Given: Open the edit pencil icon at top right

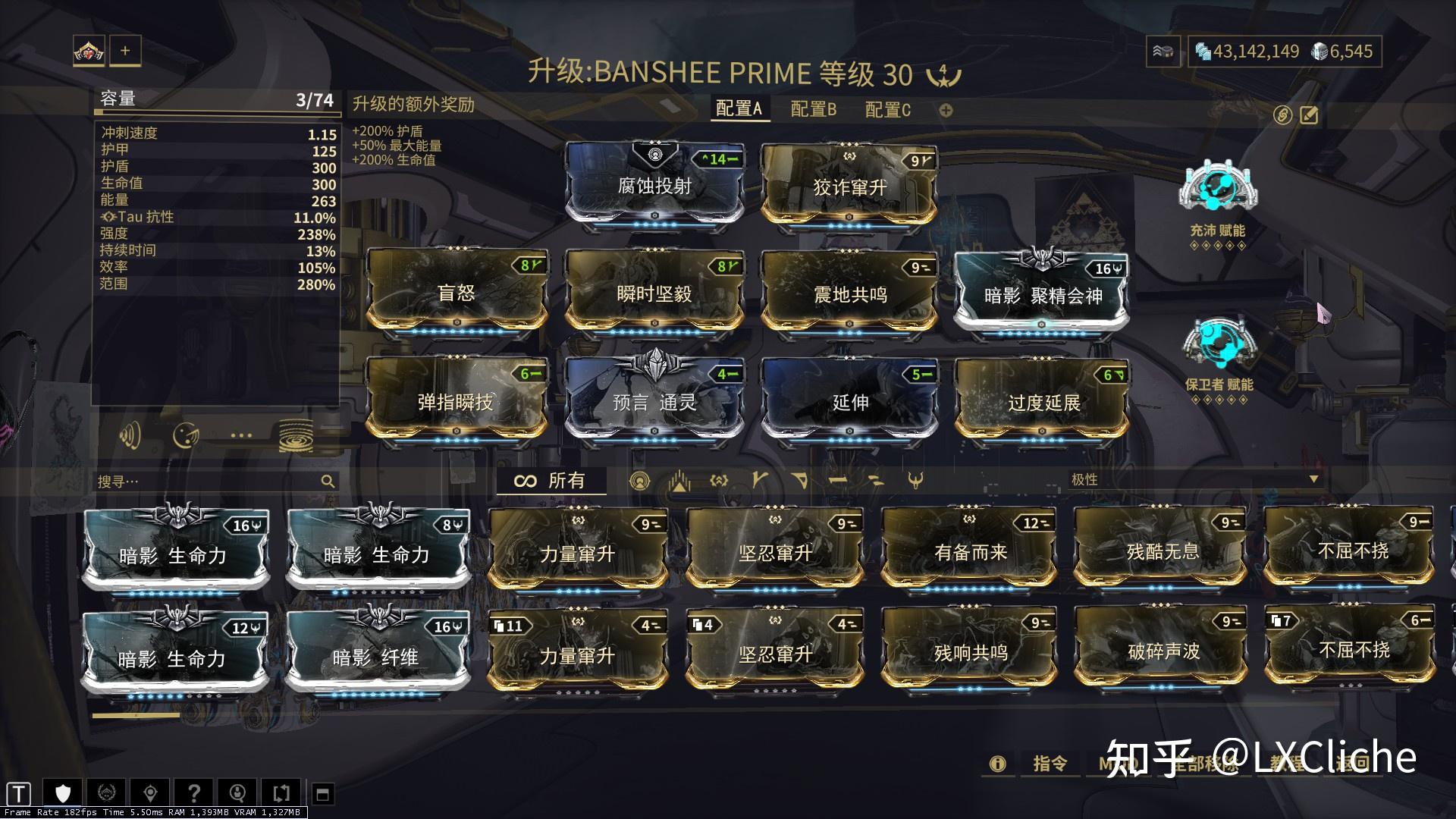Looking at the screenshot, I should point(1309,115).
